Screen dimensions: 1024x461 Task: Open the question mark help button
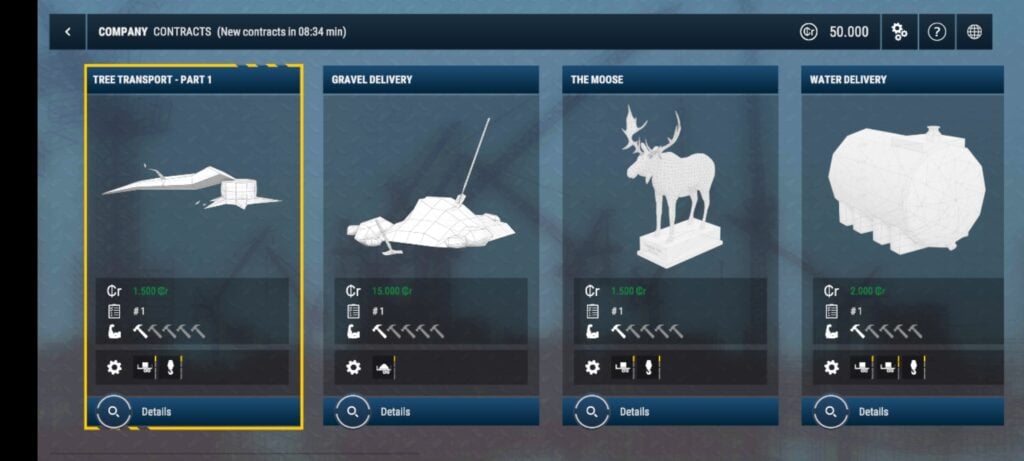[937, 32]
